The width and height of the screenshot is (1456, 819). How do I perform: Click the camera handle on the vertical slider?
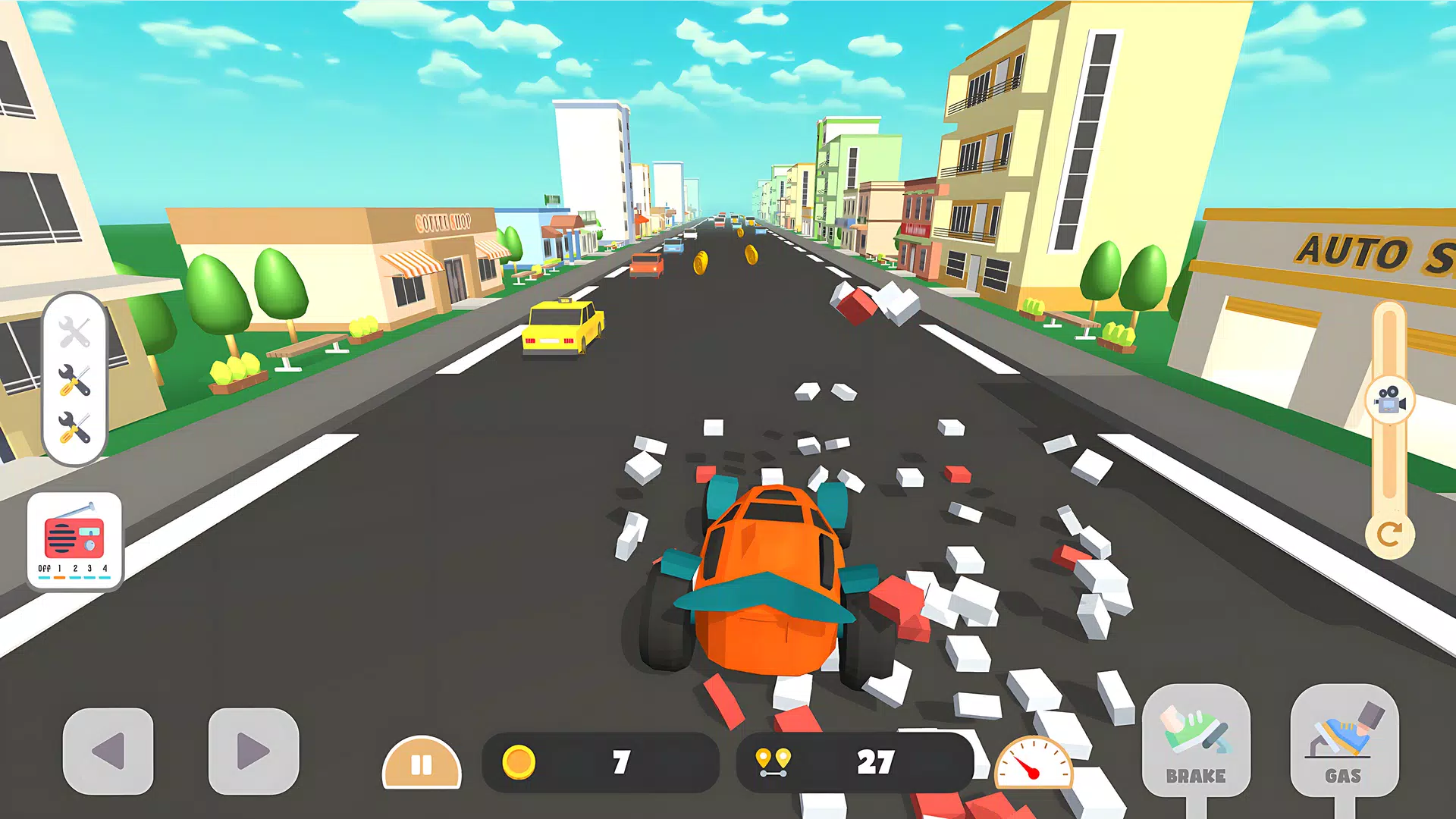1389,399
